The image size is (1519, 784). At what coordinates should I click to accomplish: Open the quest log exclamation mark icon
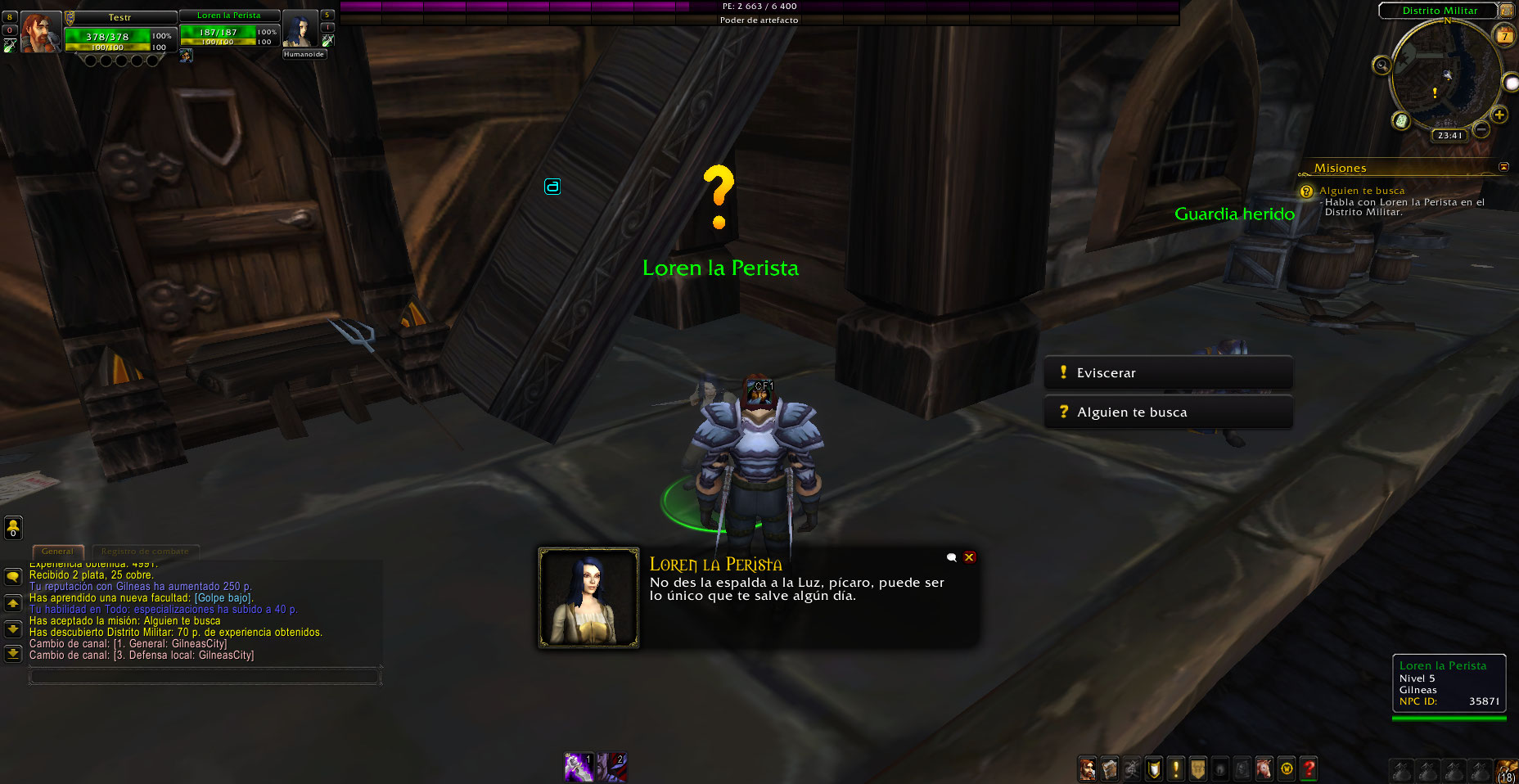[x=1176, y=769]
